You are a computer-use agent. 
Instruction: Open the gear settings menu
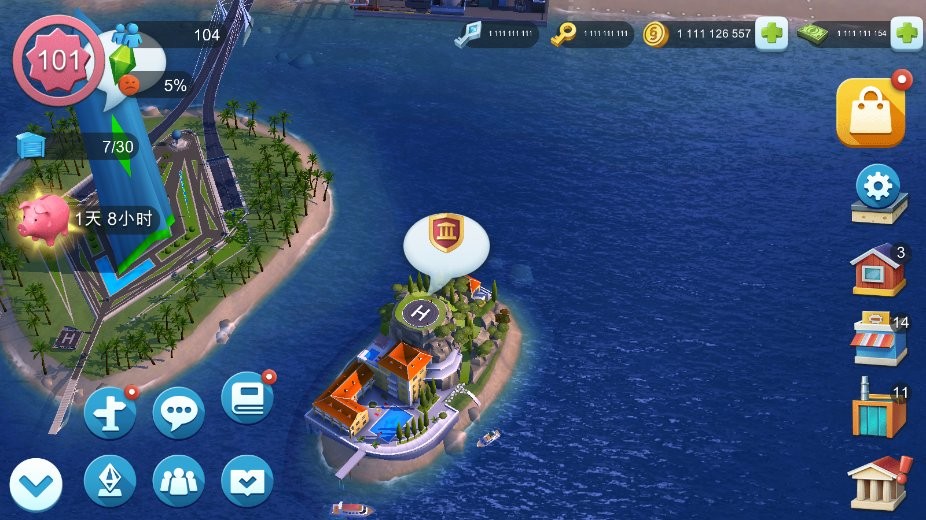click(x=879, y=190)
